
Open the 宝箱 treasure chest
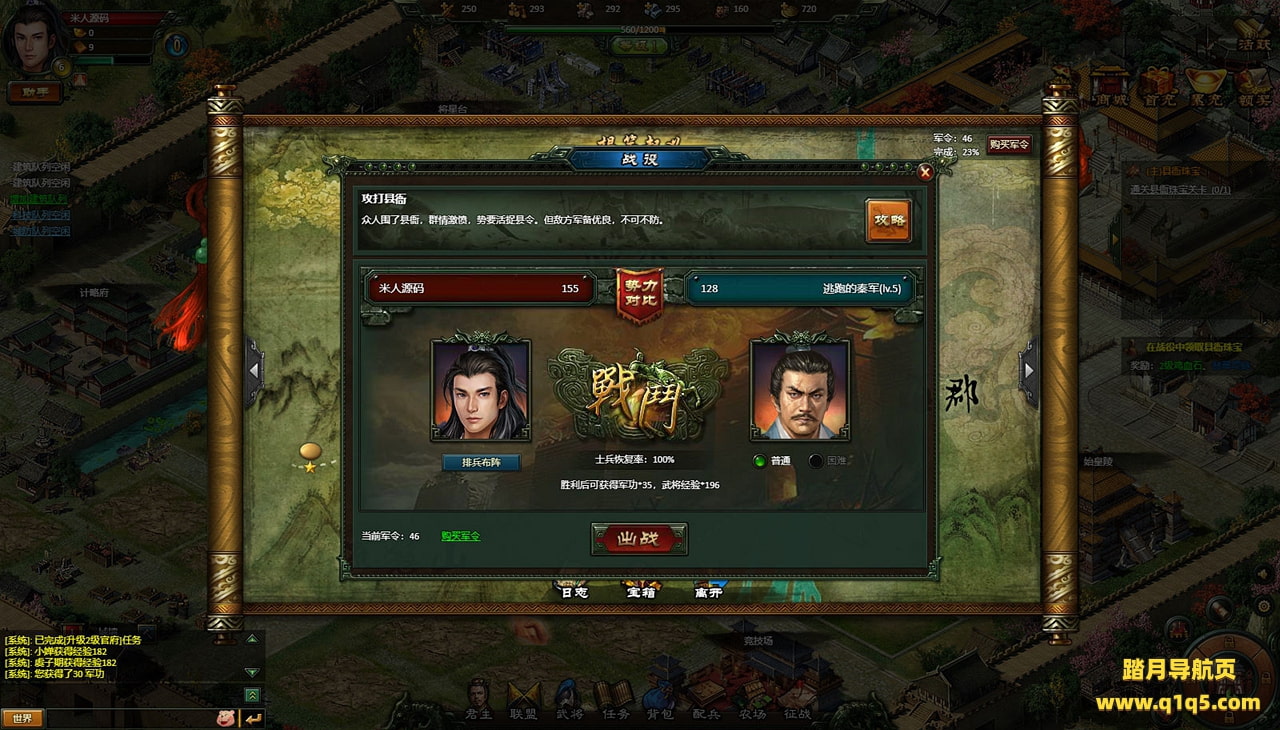tap(640, 591)
